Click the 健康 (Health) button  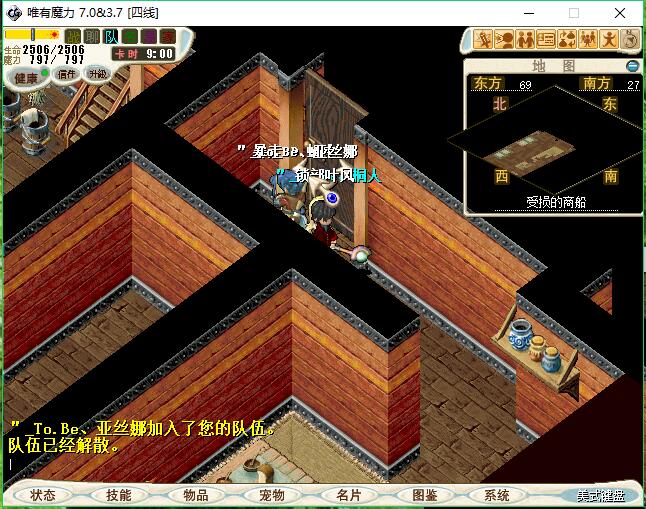(26, 78)
